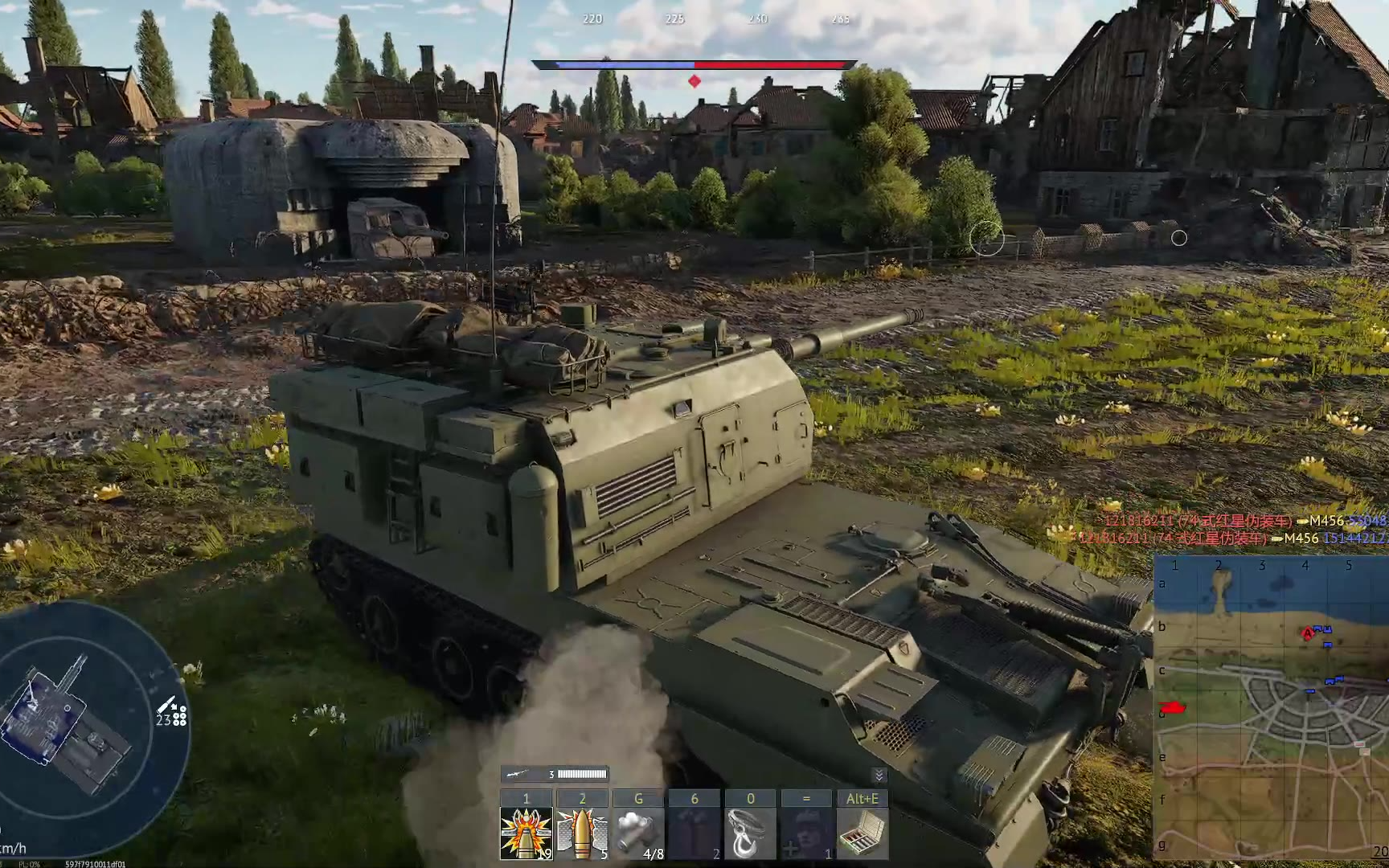The width and height of the screenshot is (1389, 868).
Task: Switch to the armor-piercing shell in slot 2
Action: pyautogui.click(x=582, y=833)
